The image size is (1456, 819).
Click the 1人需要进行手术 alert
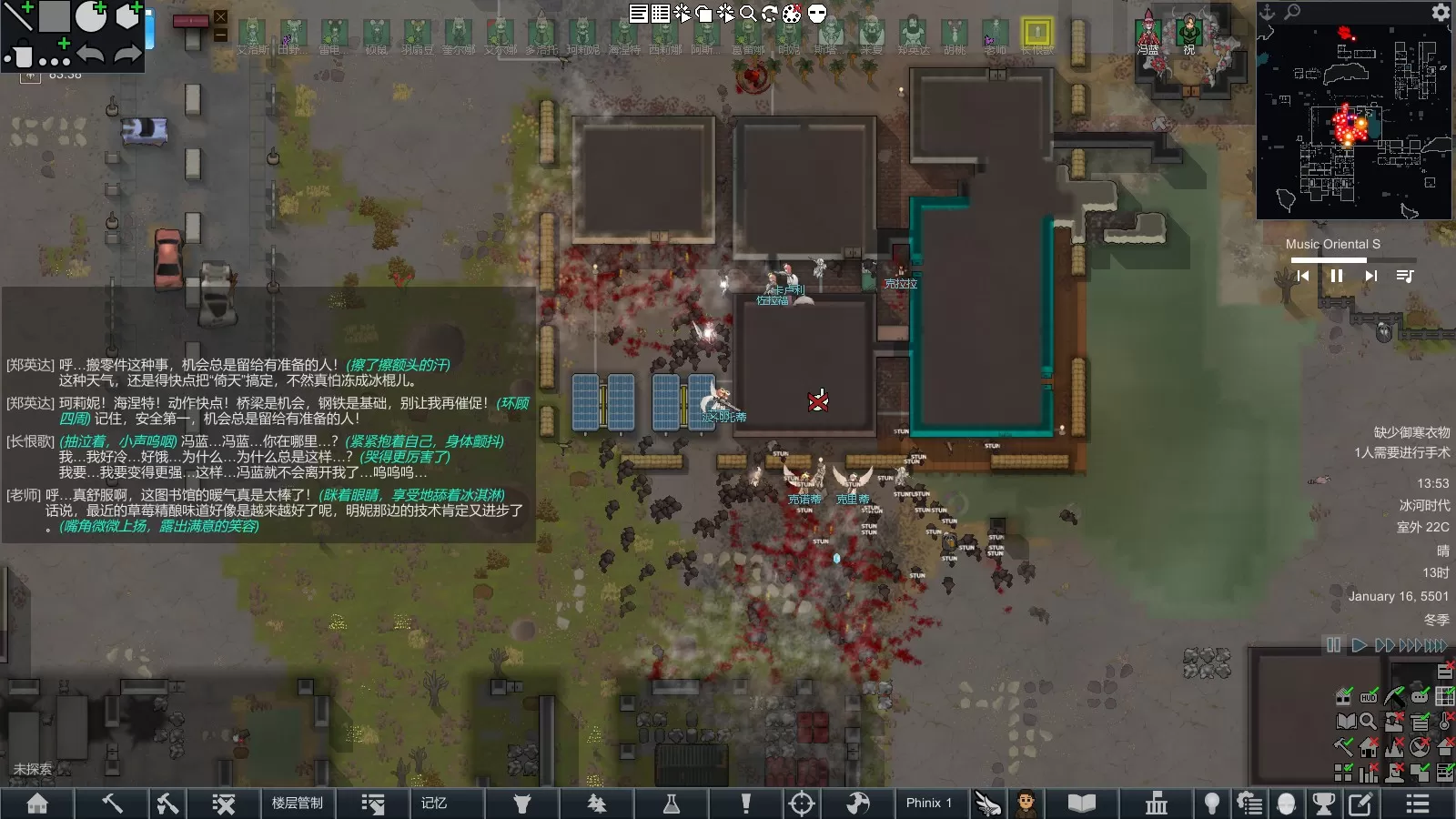pos(1401,452)
